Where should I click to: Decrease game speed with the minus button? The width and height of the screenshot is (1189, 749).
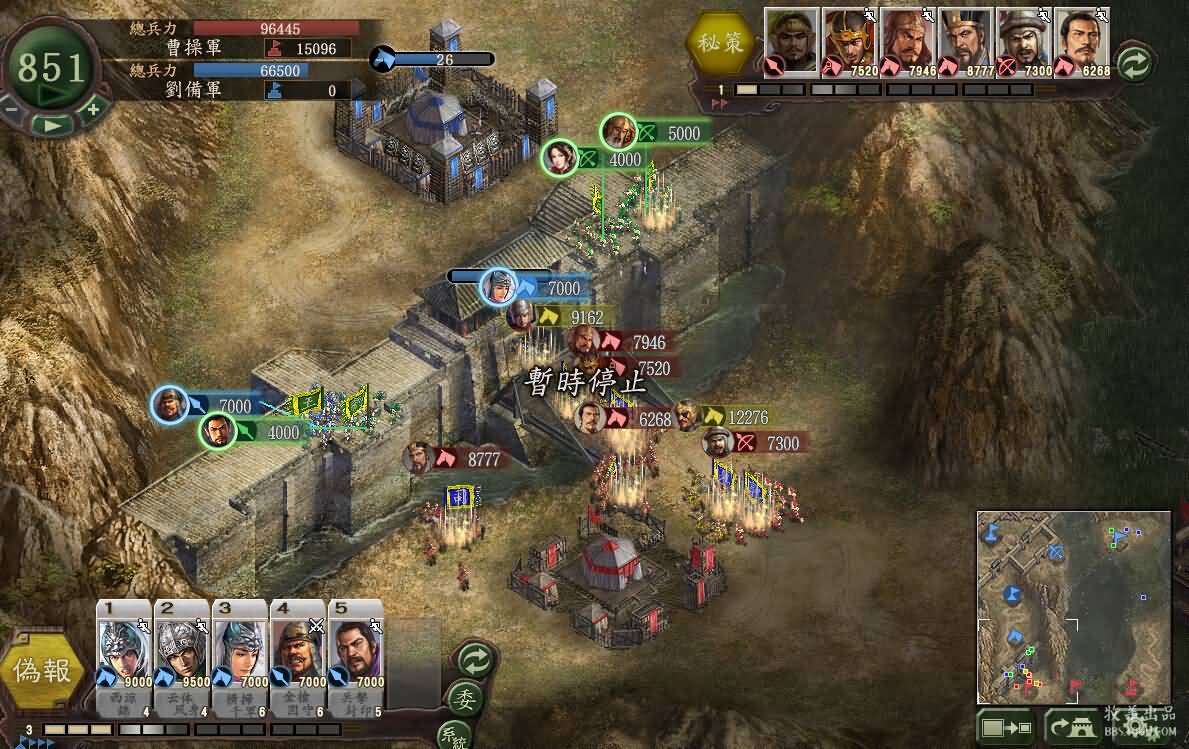(x=10, y=108)
